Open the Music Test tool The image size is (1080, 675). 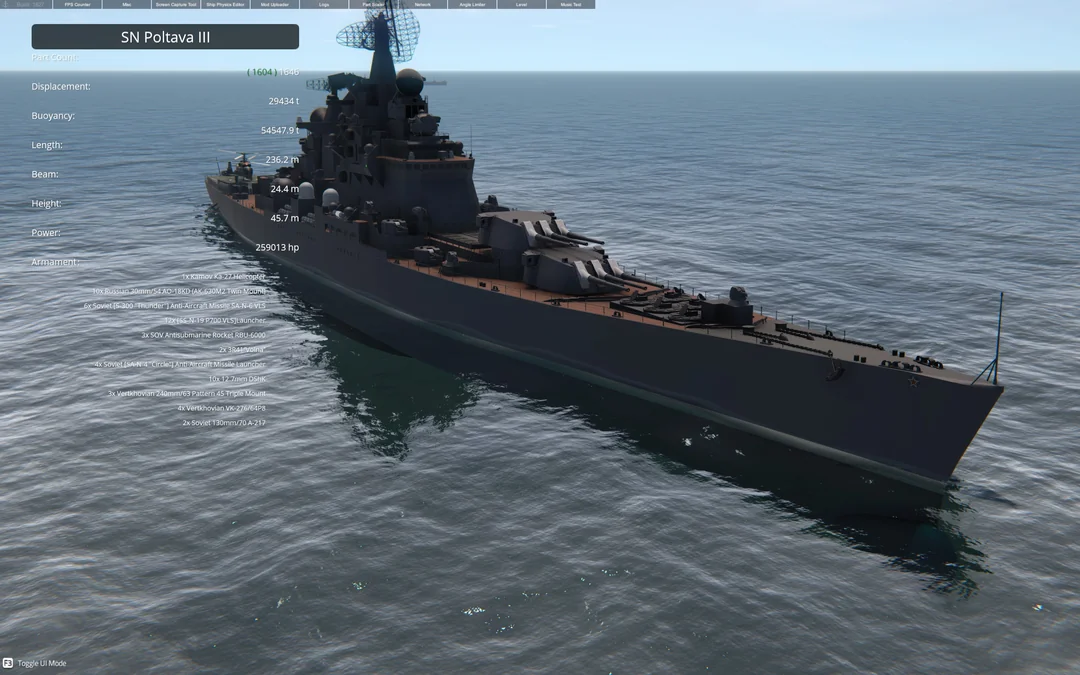tap(570, 4)
